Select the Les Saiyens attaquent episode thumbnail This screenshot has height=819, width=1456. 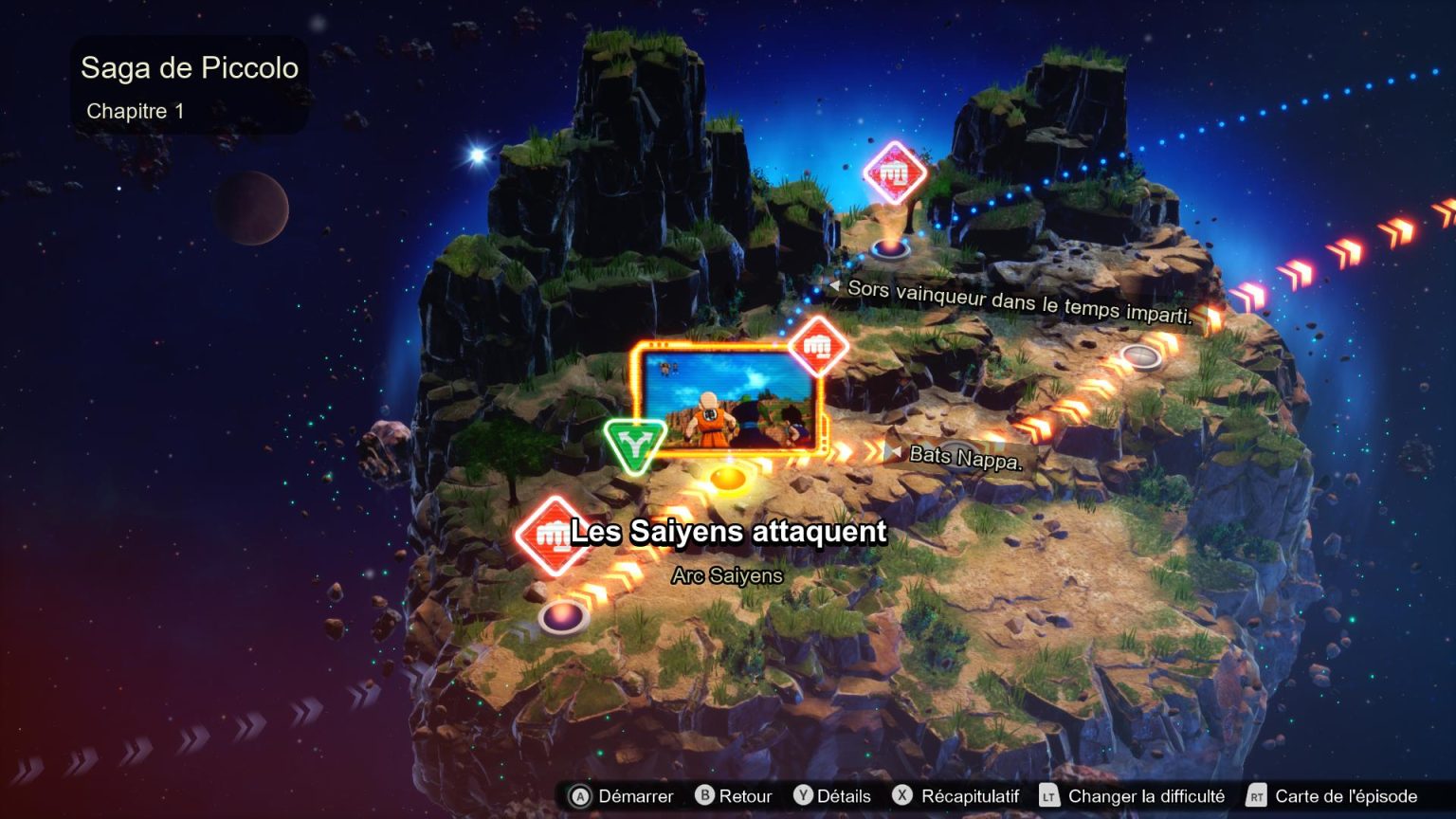click(725, 401)
